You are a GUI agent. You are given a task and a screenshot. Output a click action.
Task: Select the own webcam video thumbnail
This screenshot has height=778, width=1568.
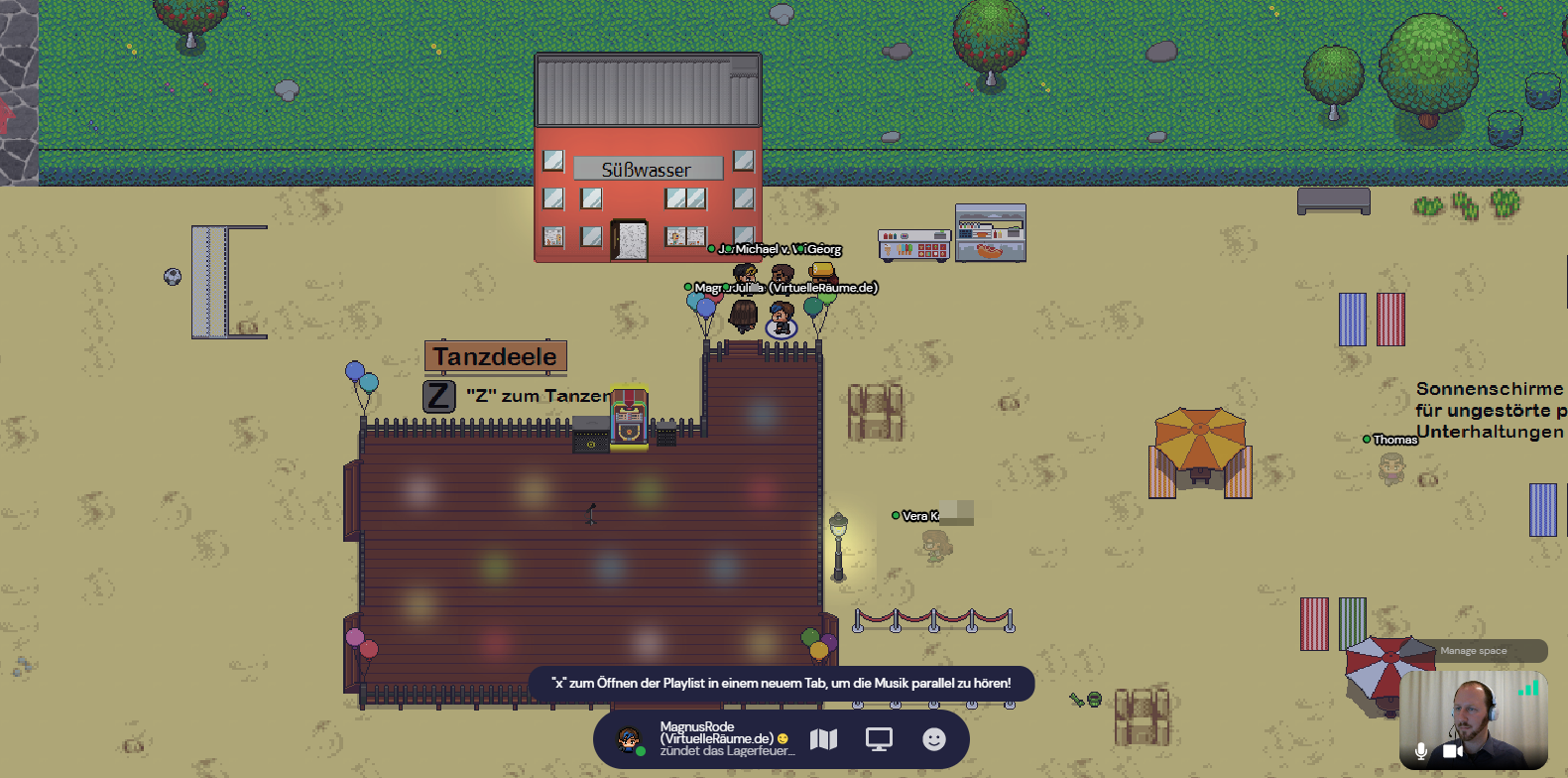[x=1474, y=714]
